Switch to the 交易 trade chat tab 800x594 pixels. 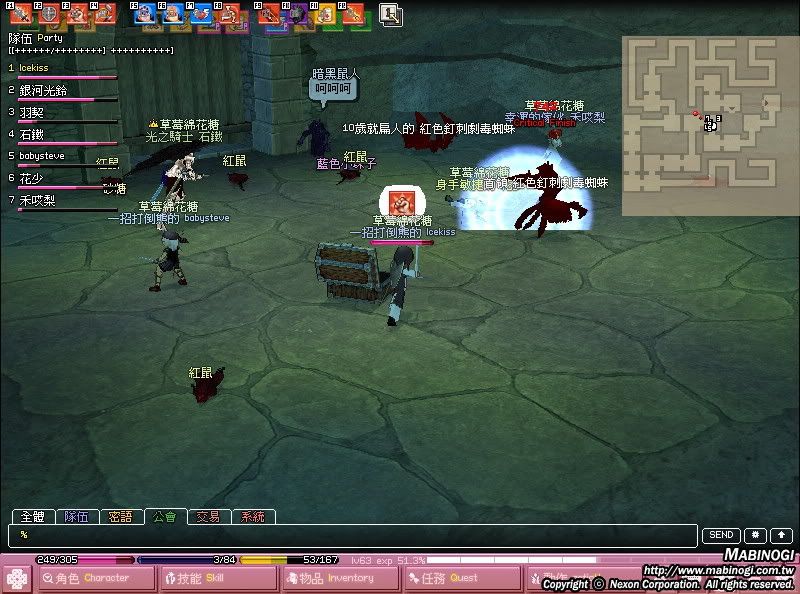coord(208,517)
